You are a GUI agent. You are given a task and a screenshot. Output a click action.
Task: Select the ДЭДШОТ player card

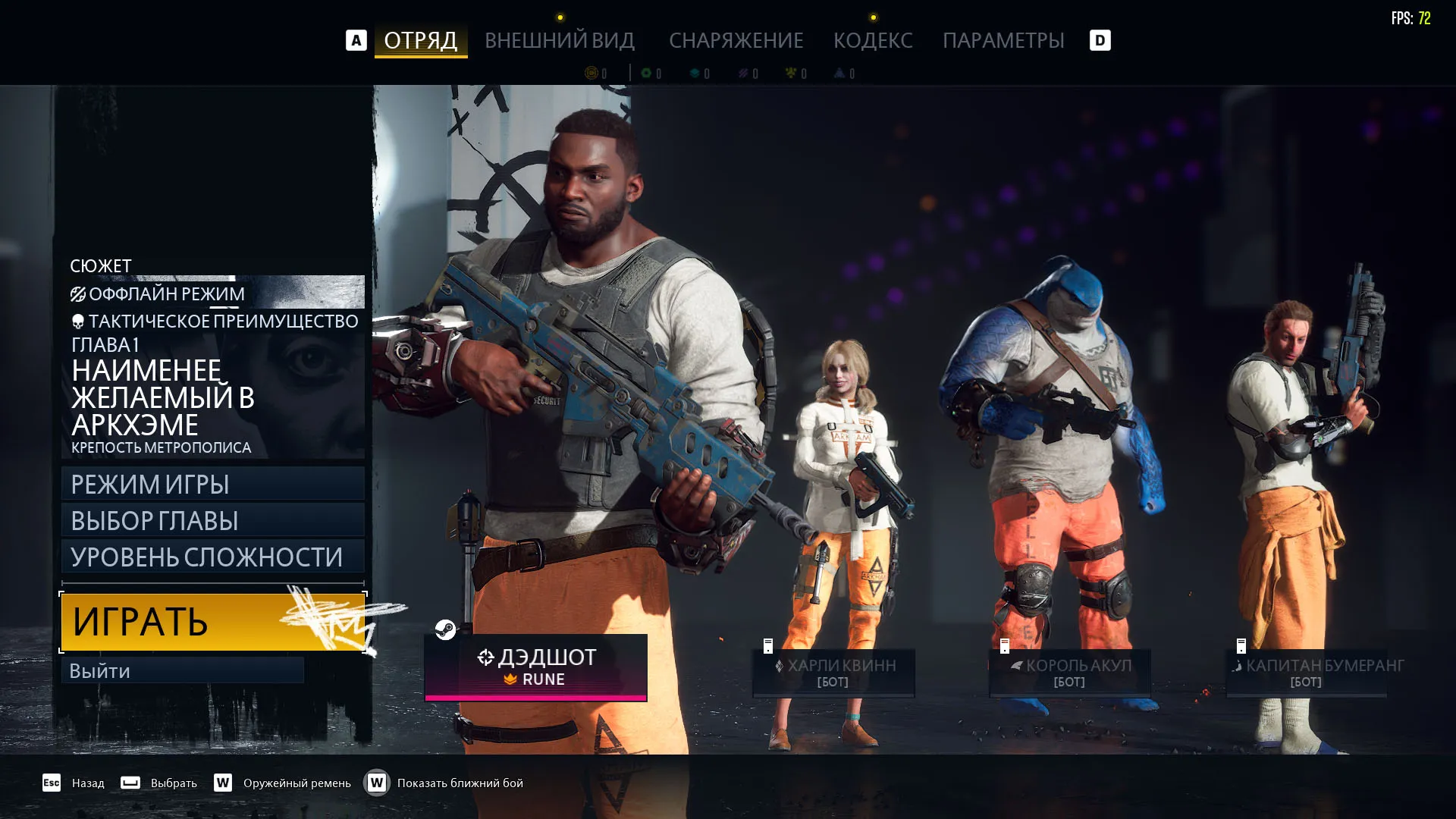click(535, 667)
